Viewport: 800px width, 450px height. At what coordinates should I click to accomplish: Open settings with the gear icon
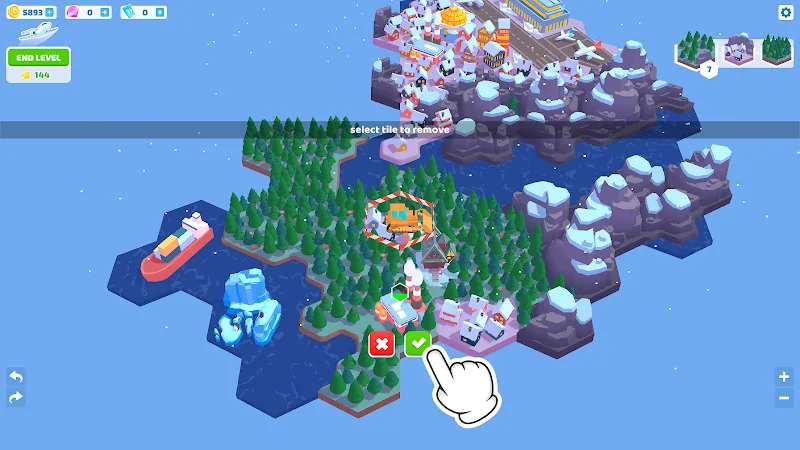[785, 13]
